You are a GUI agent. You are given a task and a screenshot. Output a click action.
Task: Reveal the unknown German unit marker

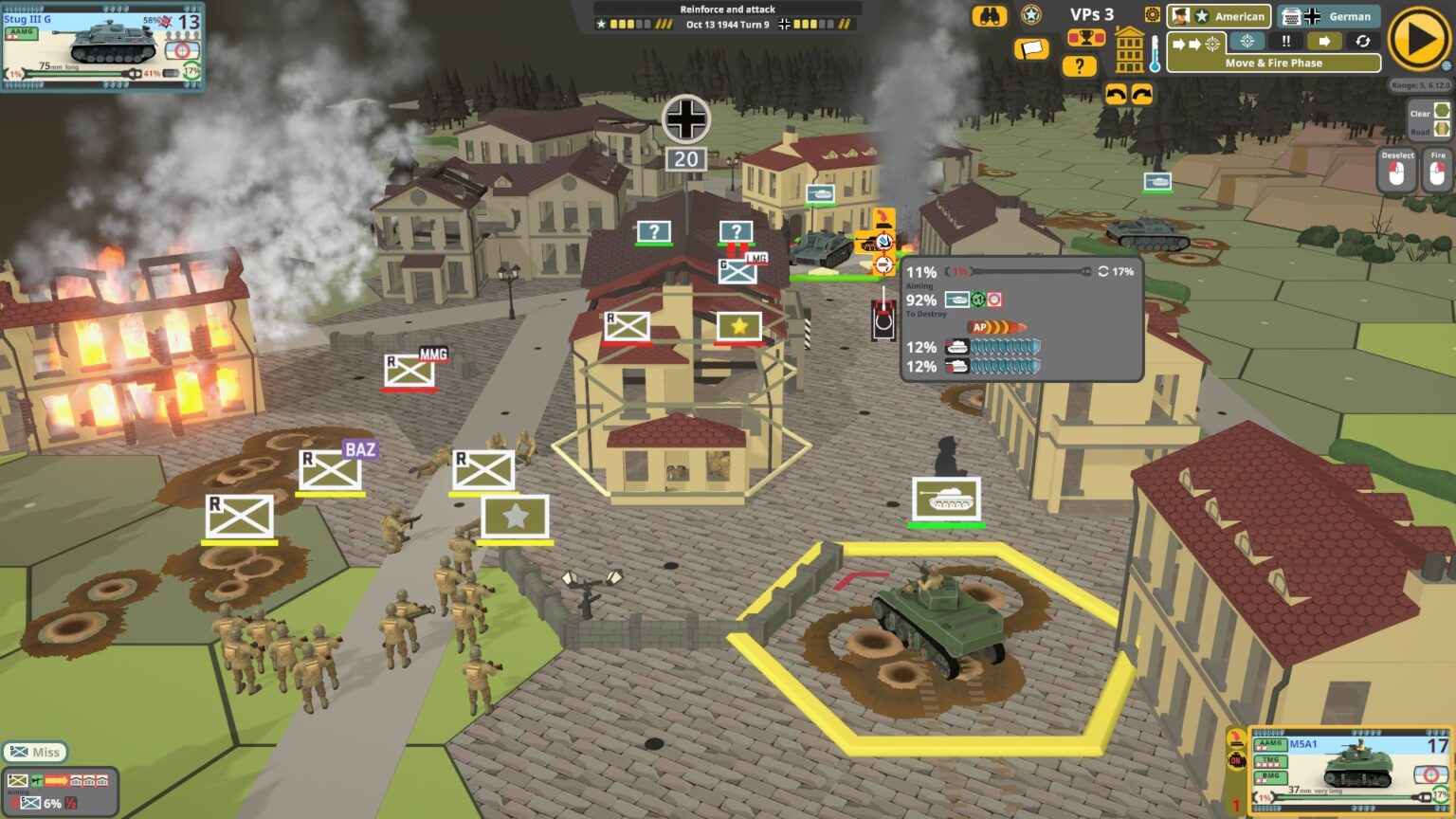[x=652, y=230]
